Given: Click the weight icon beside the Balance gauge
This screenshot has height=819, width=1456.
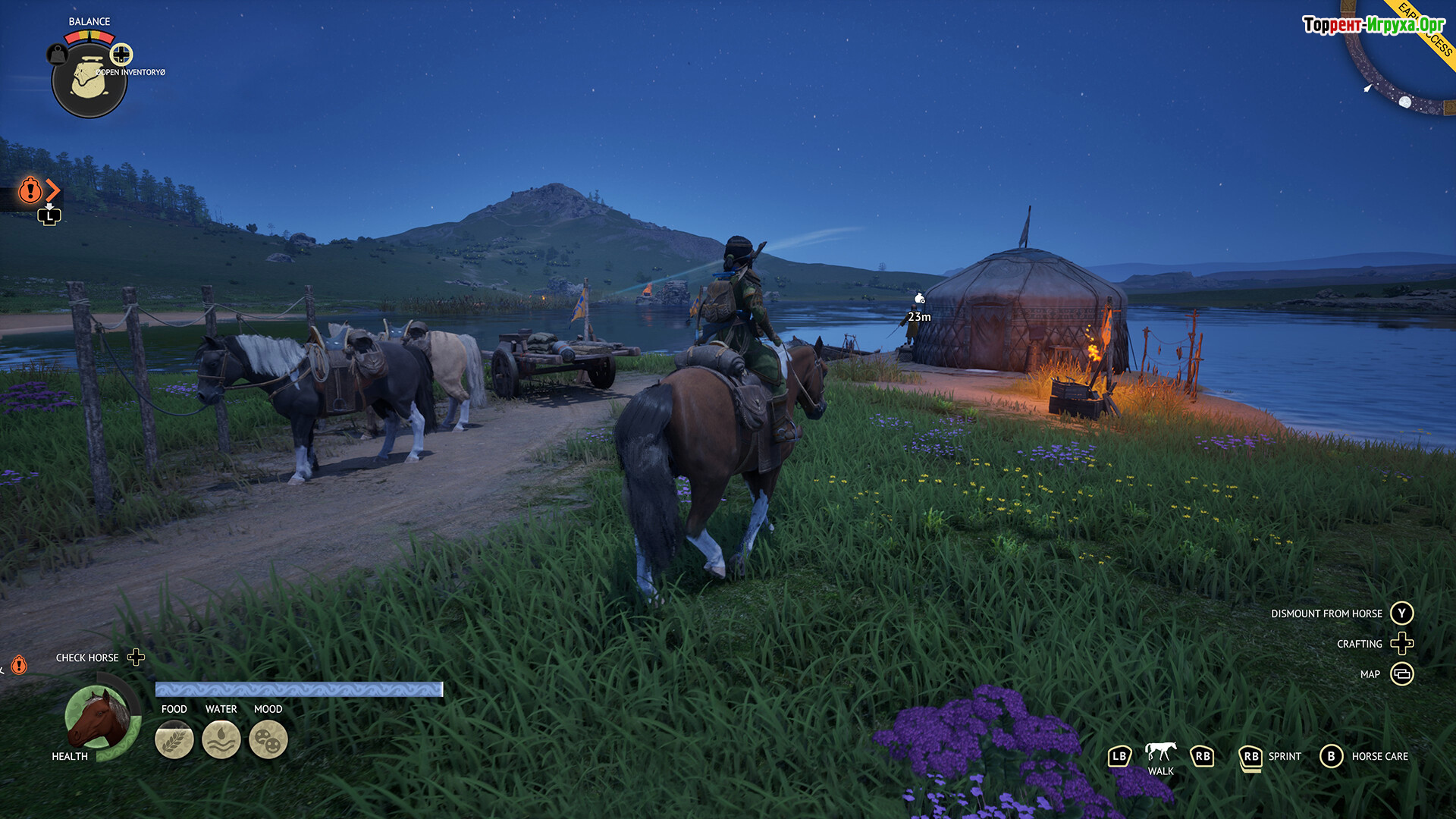Looking at the screenshot, I should pos(58,55).
